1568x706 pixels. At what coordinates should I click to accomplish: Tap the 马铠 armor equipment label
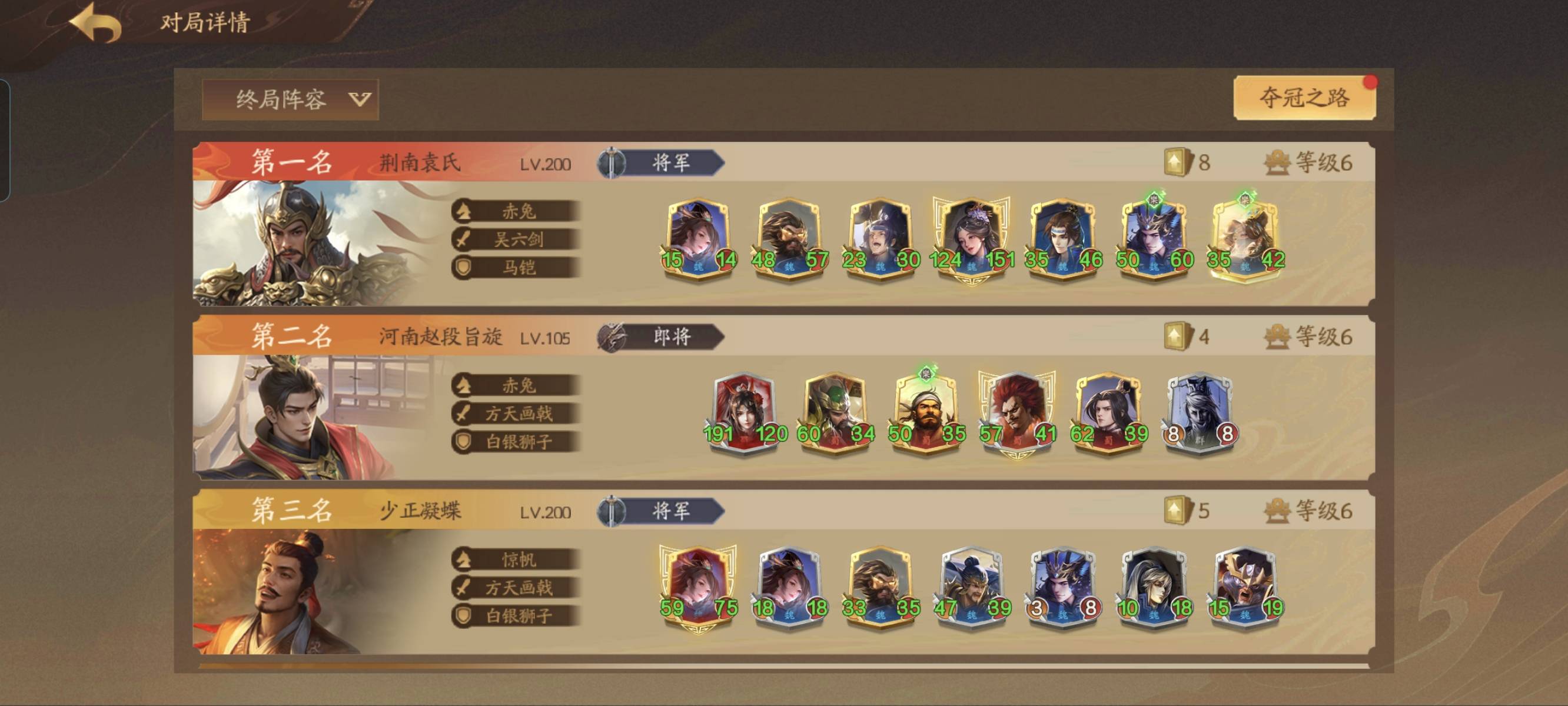coord(516,267)
